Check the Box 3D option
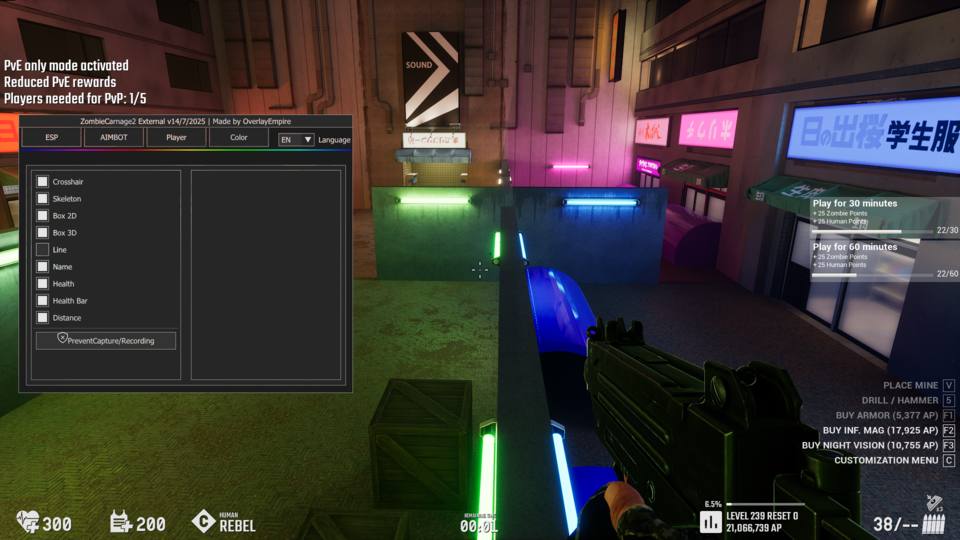 click(43, 233)
